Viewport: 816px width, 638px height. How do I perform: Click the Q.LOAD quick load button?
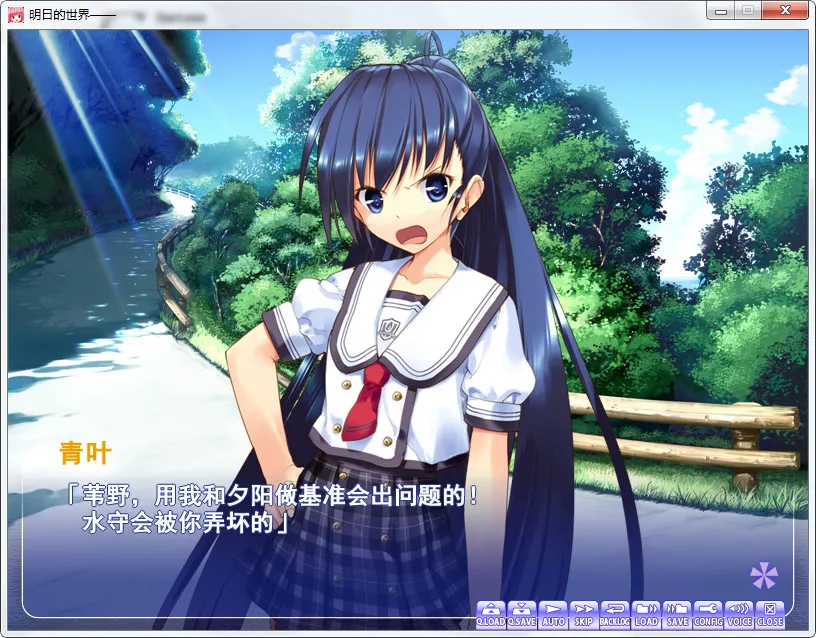coord(491,614)
